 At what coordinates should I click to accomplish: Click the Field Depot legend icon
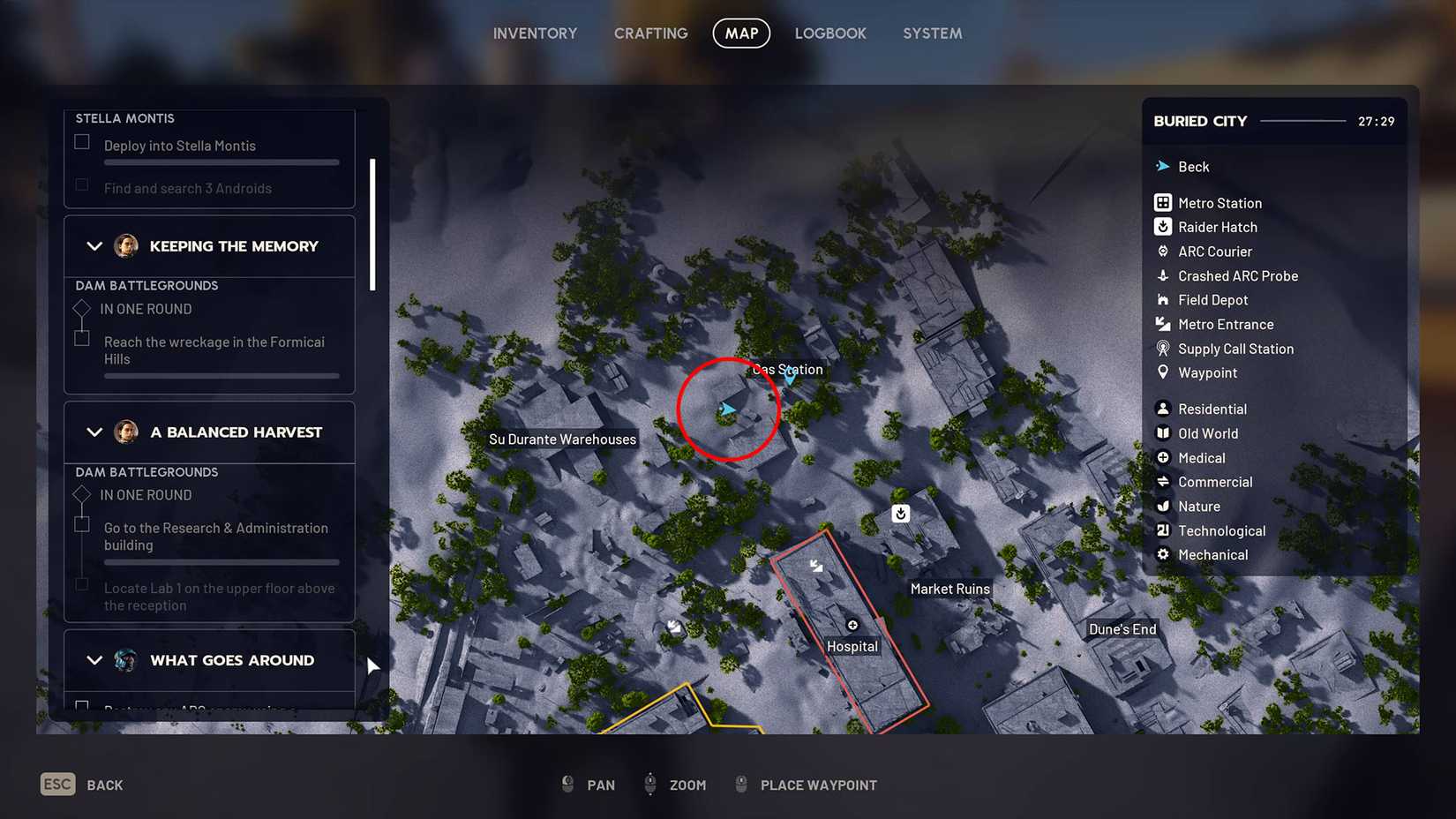[1163, 299]
